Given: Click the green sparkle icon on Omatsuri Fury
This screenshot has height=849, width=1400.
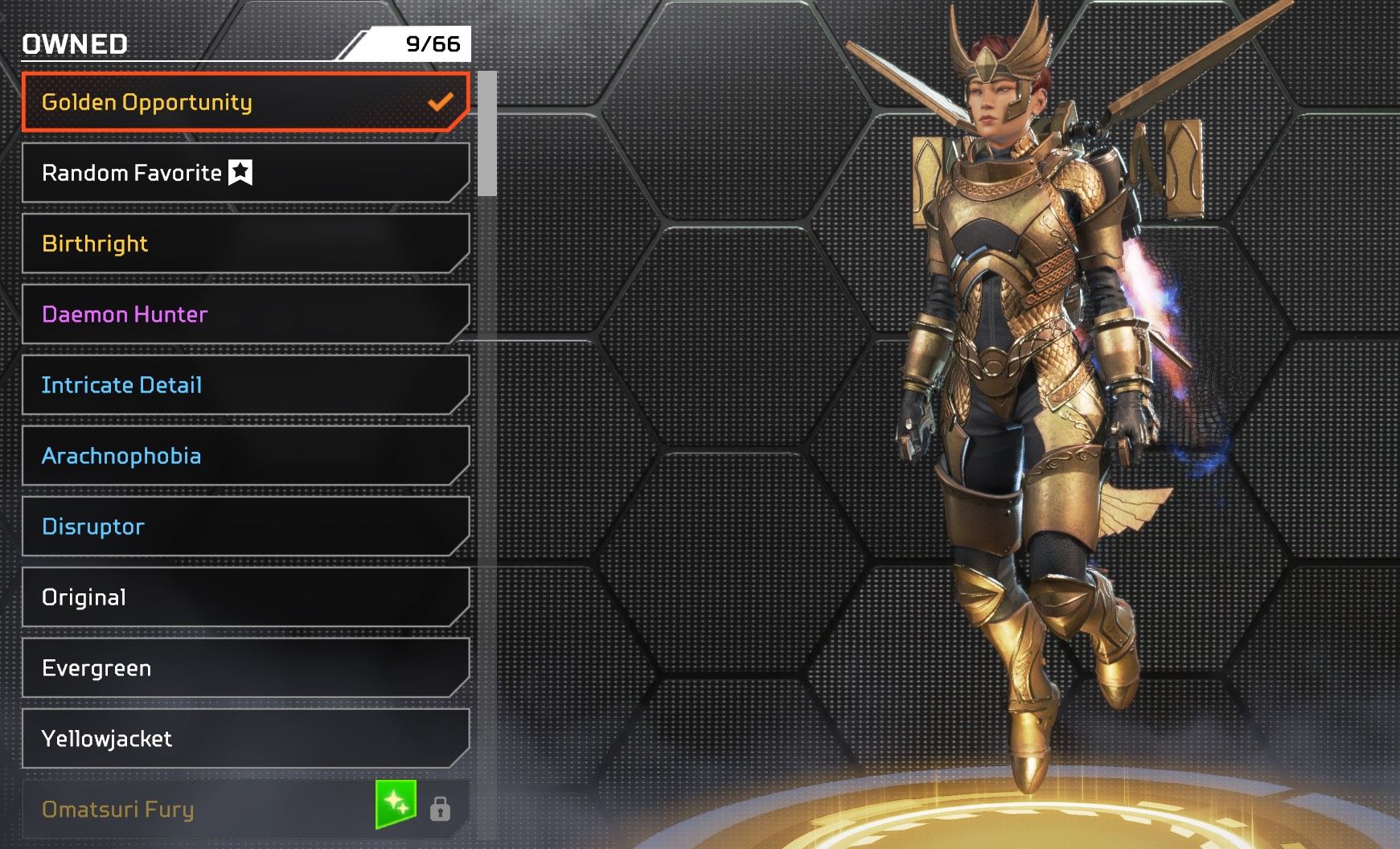Looking at the screenshot, I should (x=396, y=804).
